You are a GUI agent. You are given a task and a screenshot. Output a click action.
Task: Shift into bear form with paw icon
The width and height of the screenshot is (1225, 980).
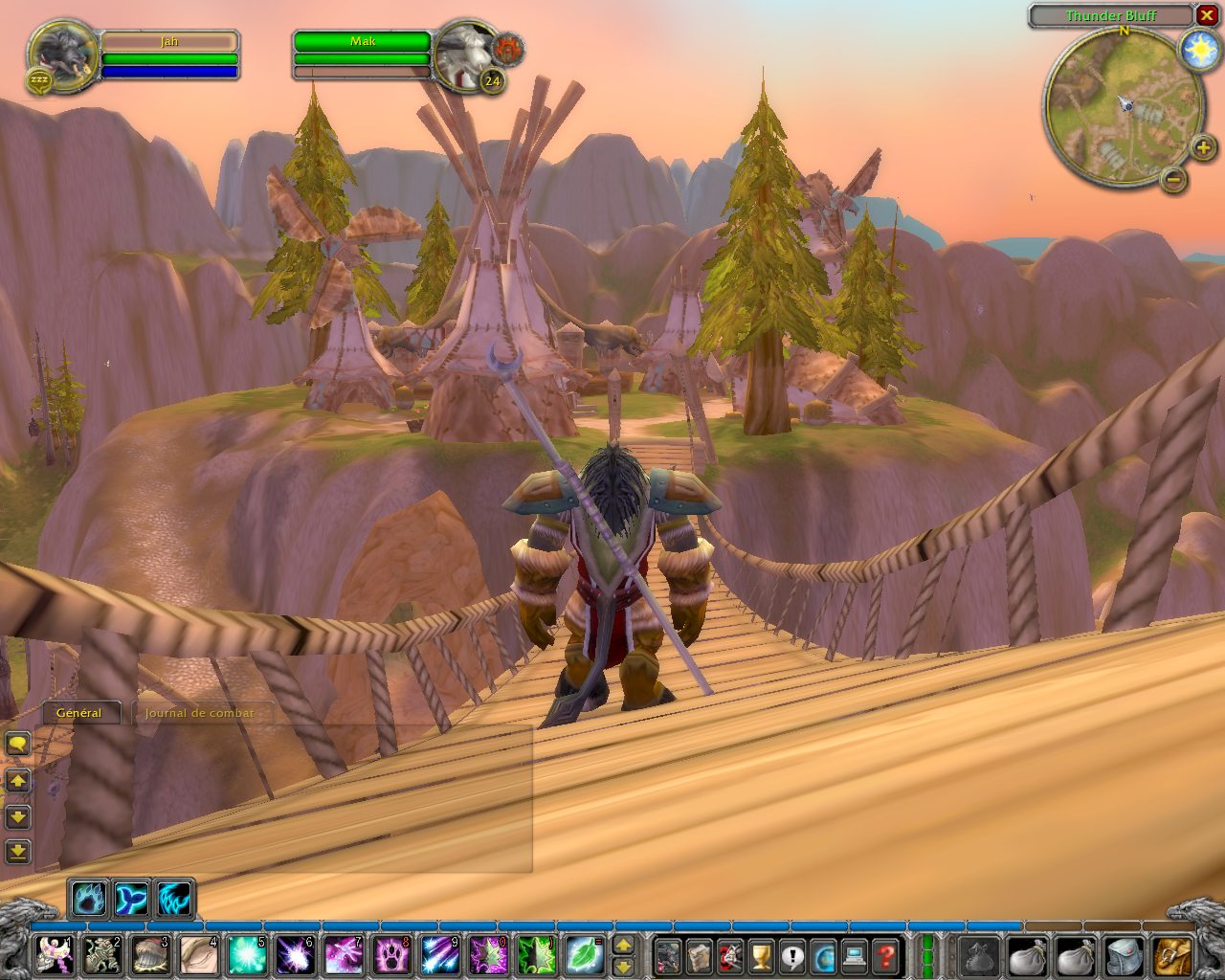pos(89,899)
